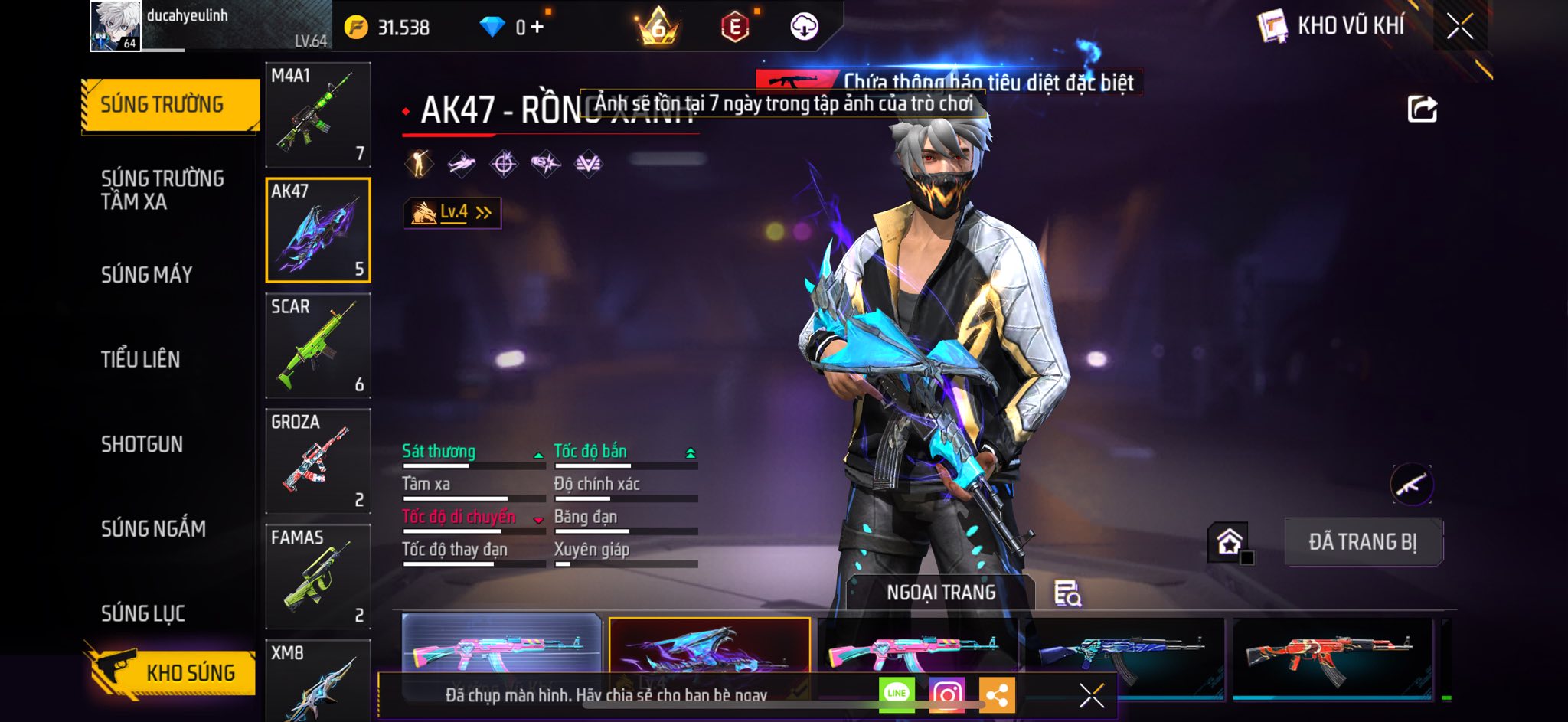Dismiss the screenshot share banner

1091,695
